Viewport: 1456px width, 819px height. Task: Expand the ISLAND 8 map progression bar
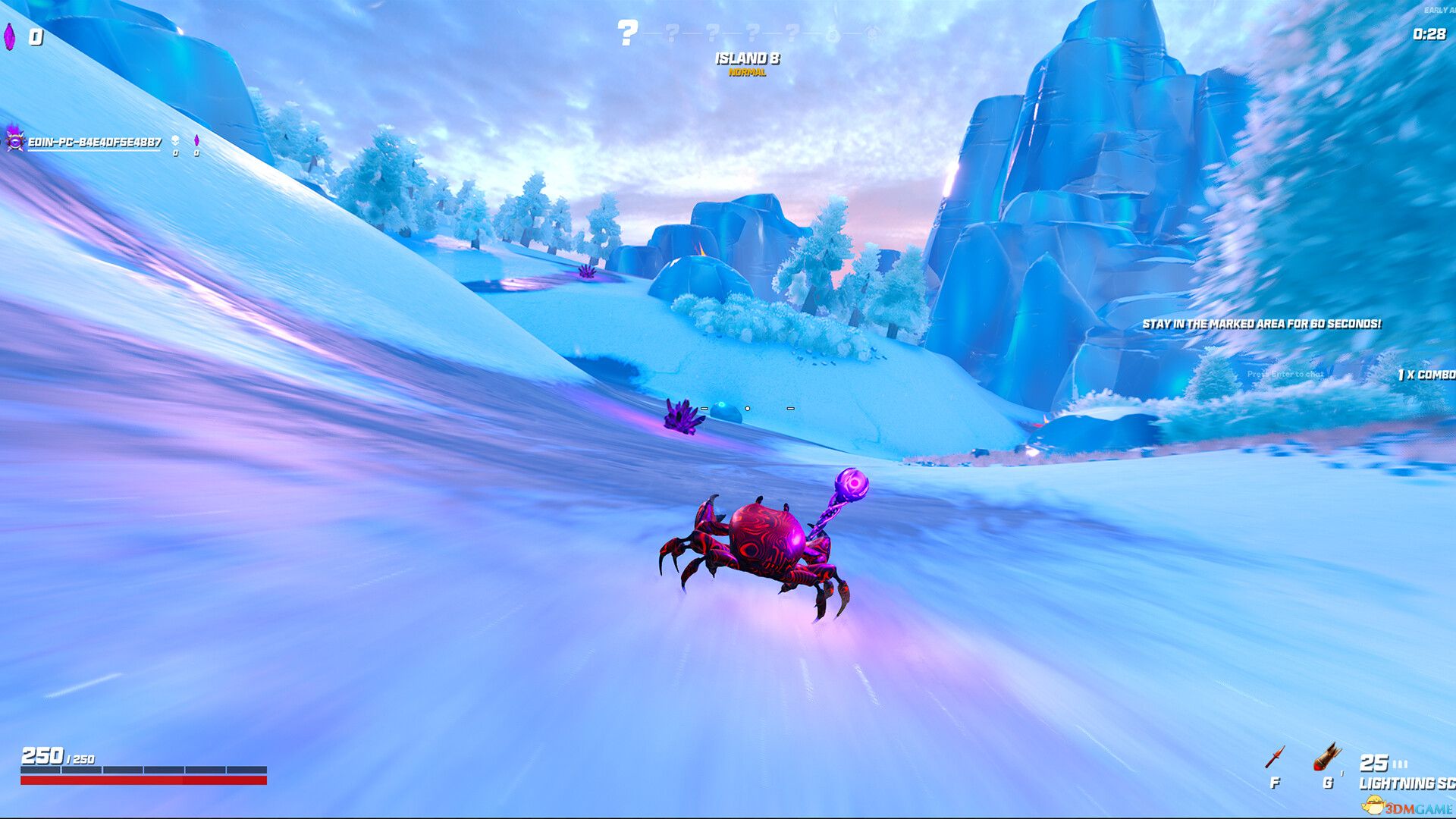tap(747, 33)
